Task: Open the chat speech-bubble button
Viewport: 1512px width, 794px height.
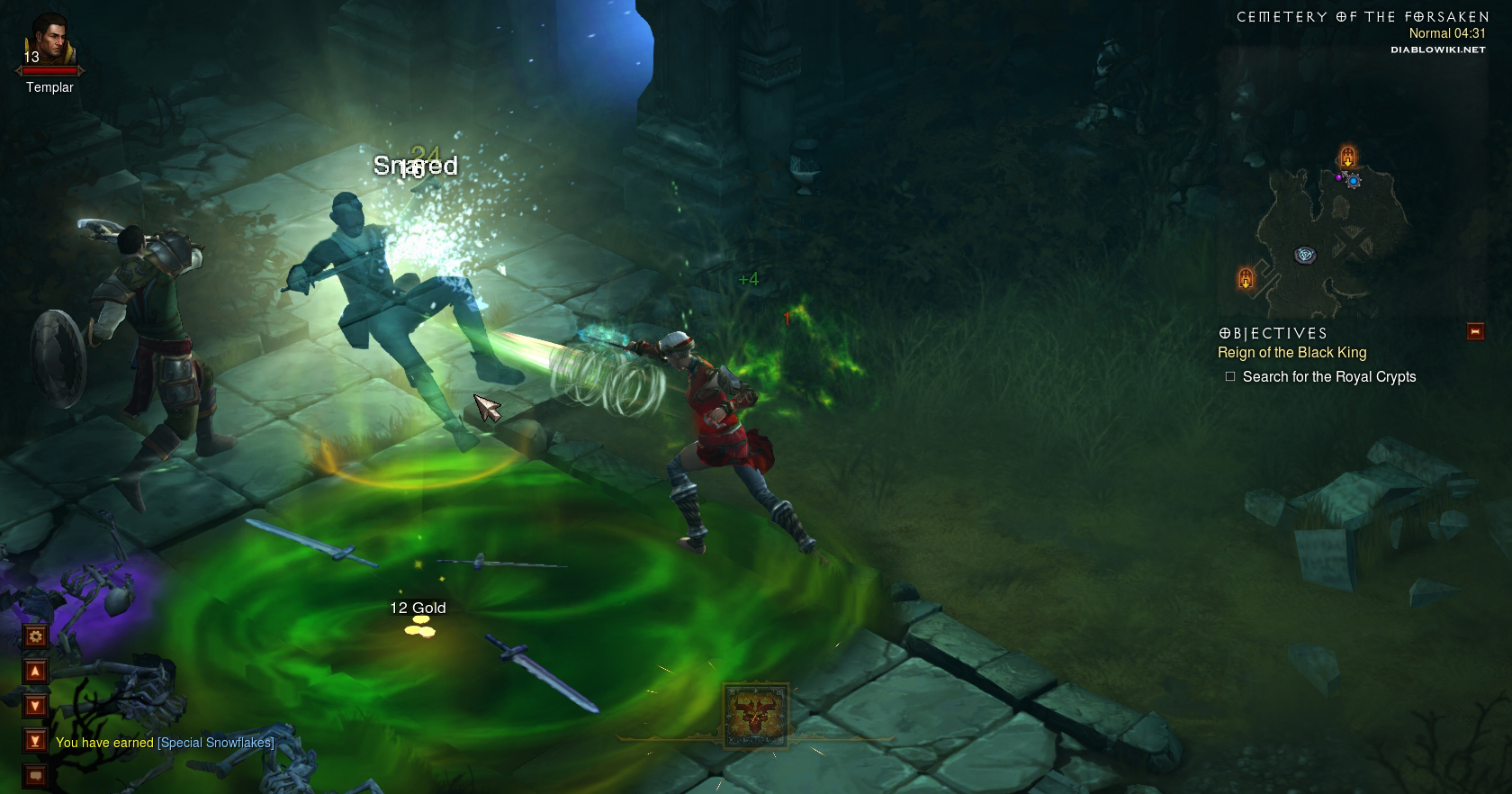Action: click(x=35, y=774)
